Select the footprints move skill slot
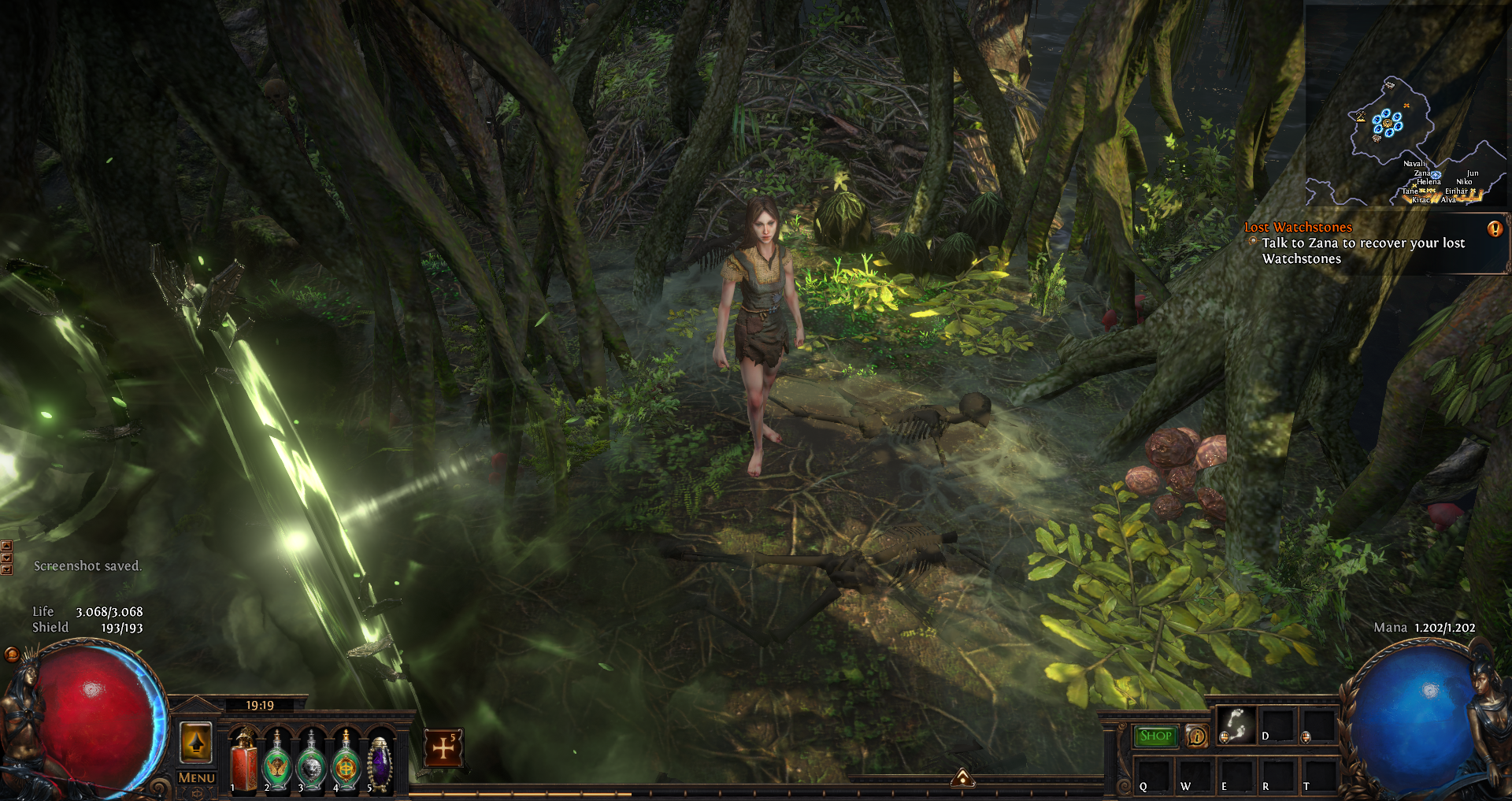1512x801 pixels. pyautogui.click(x=1236, y=725)
